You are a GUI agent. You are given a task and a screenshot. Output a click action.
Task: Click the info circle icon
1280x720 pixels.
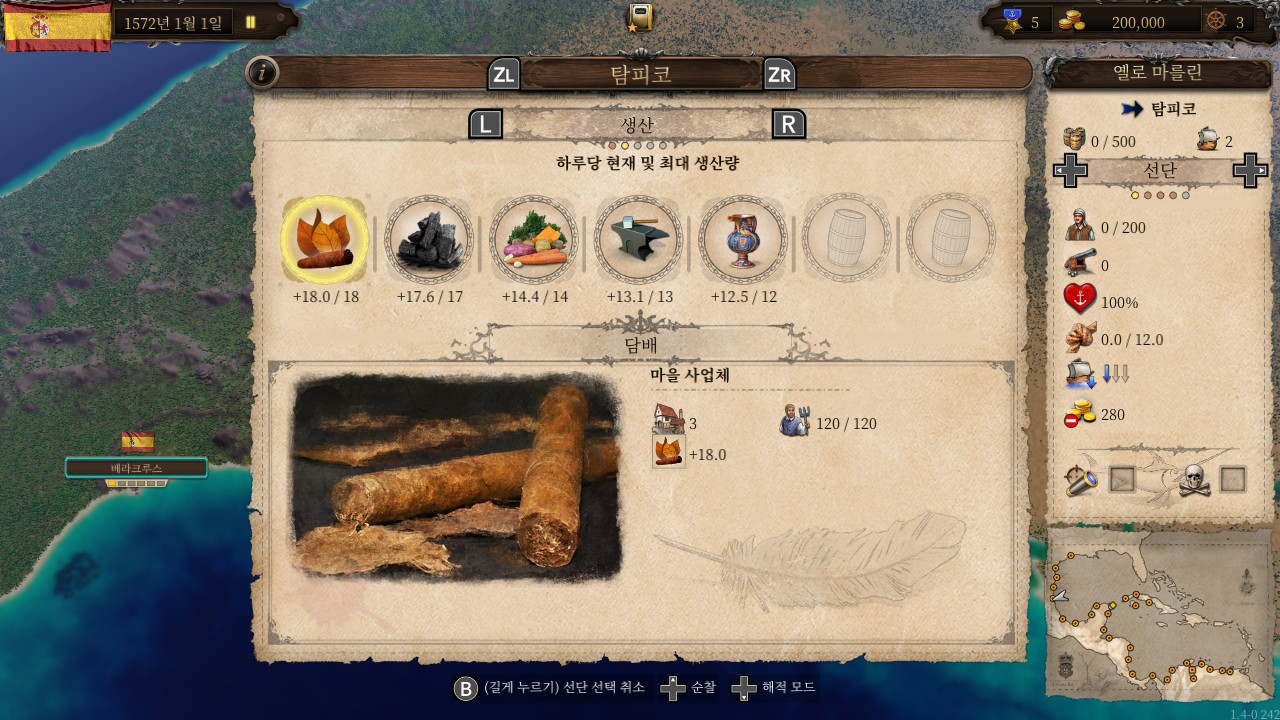point(262,73)
